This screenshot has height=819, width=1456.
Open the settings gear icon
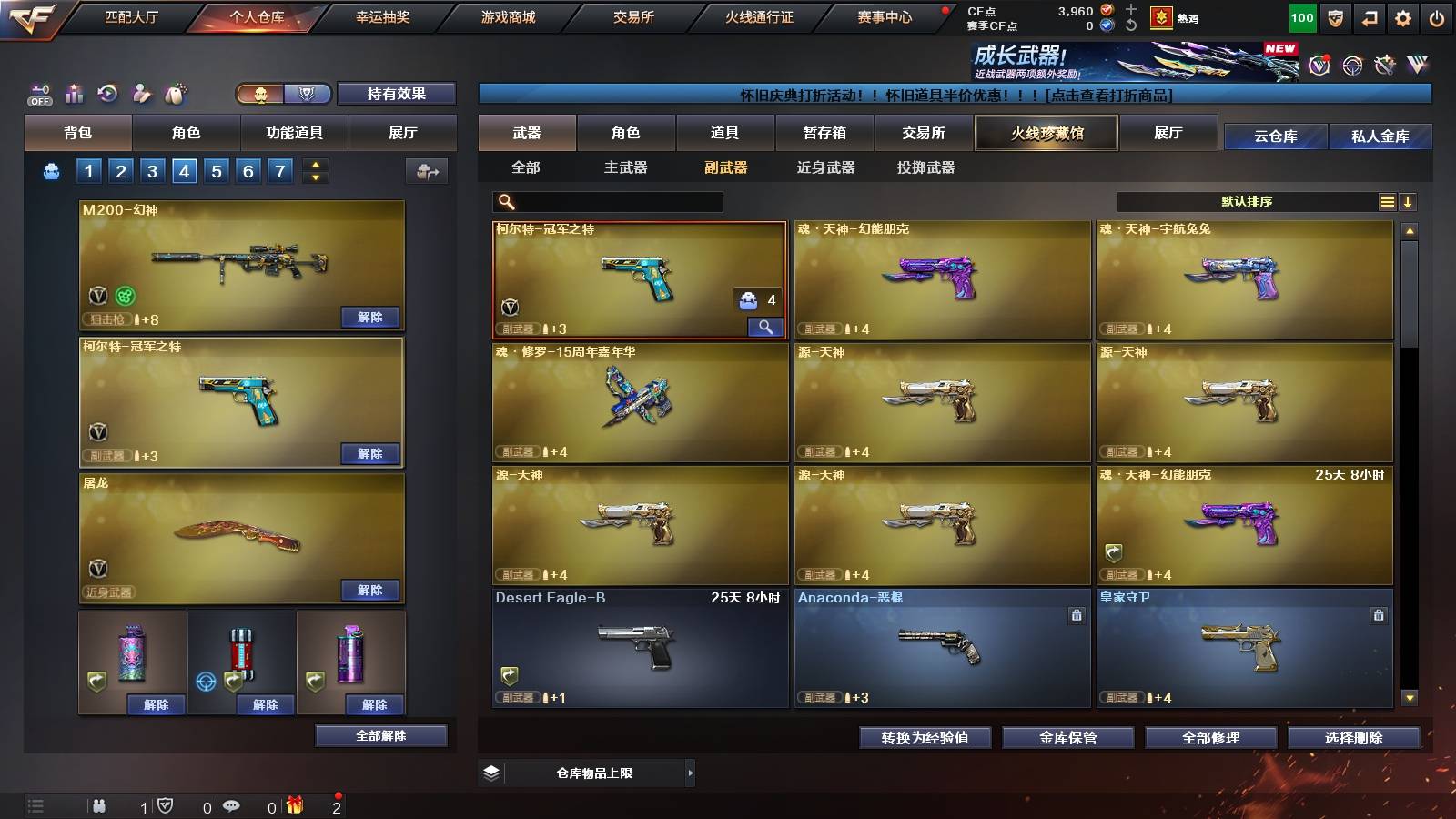[1402, 17]
